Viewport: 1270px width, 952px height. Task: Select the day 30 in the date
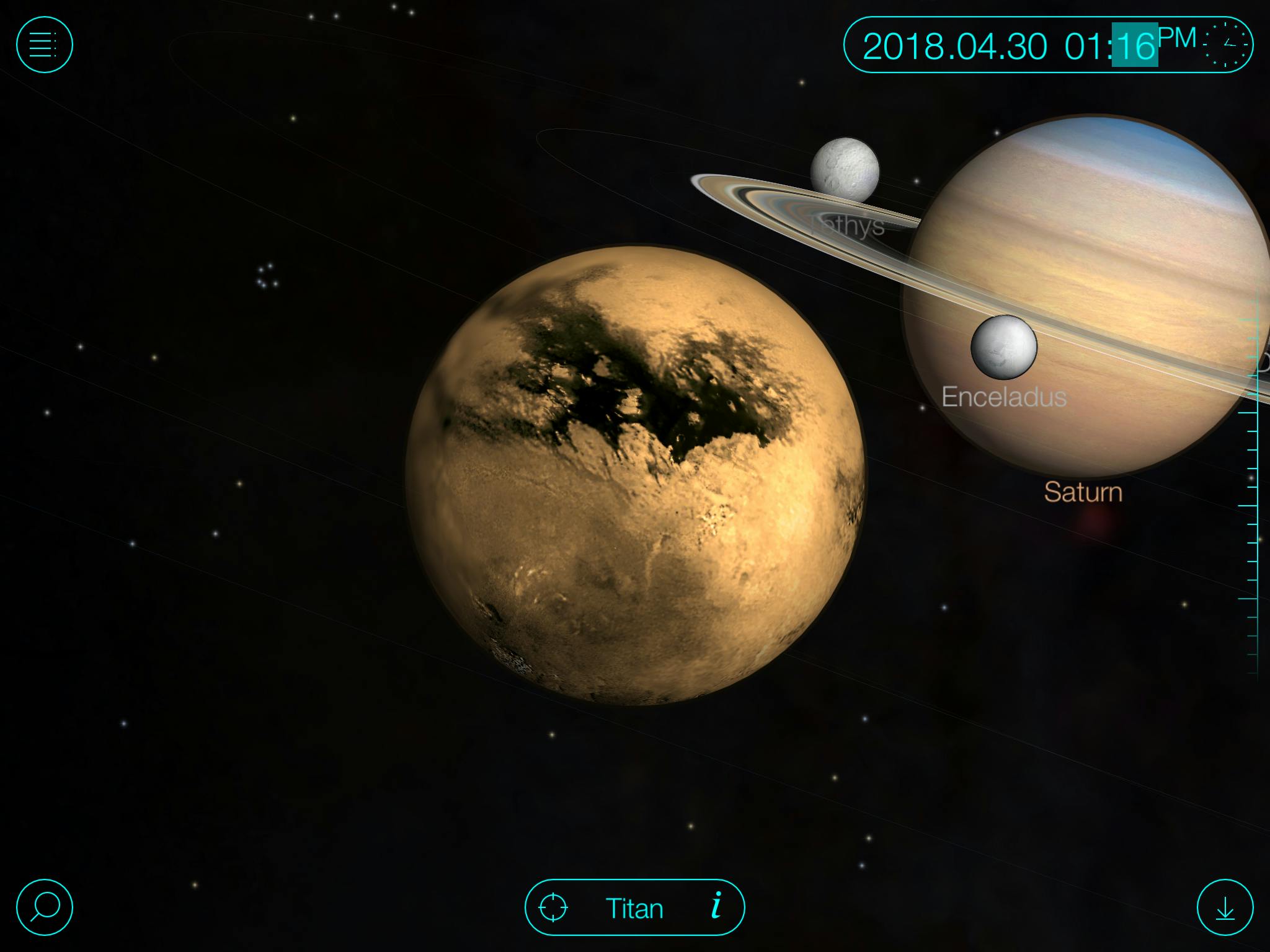(x=1027, y=46)
